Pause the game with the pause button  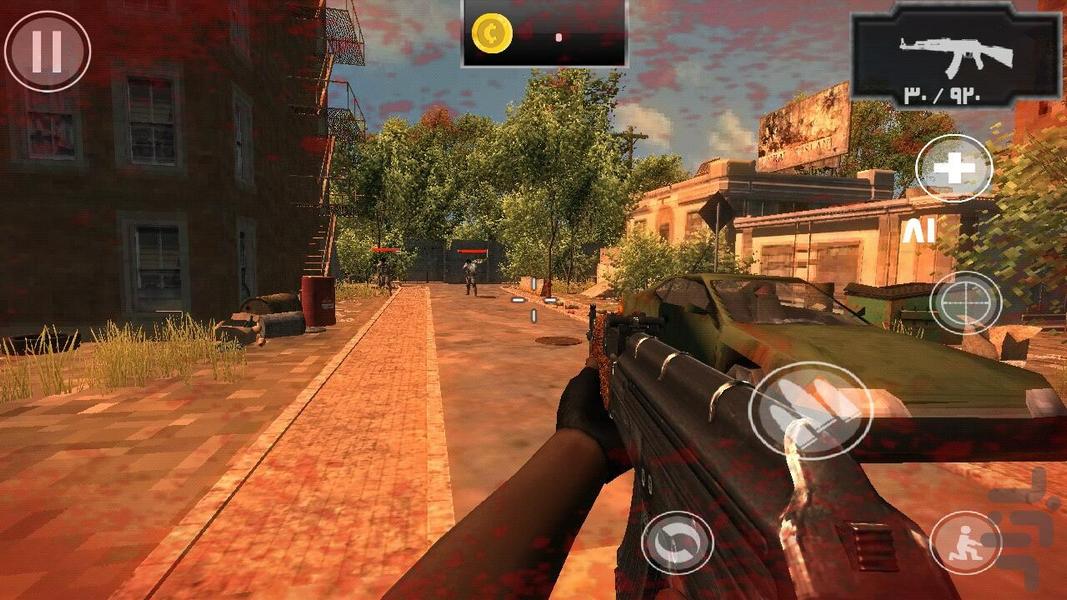click(x=47, y=51)
